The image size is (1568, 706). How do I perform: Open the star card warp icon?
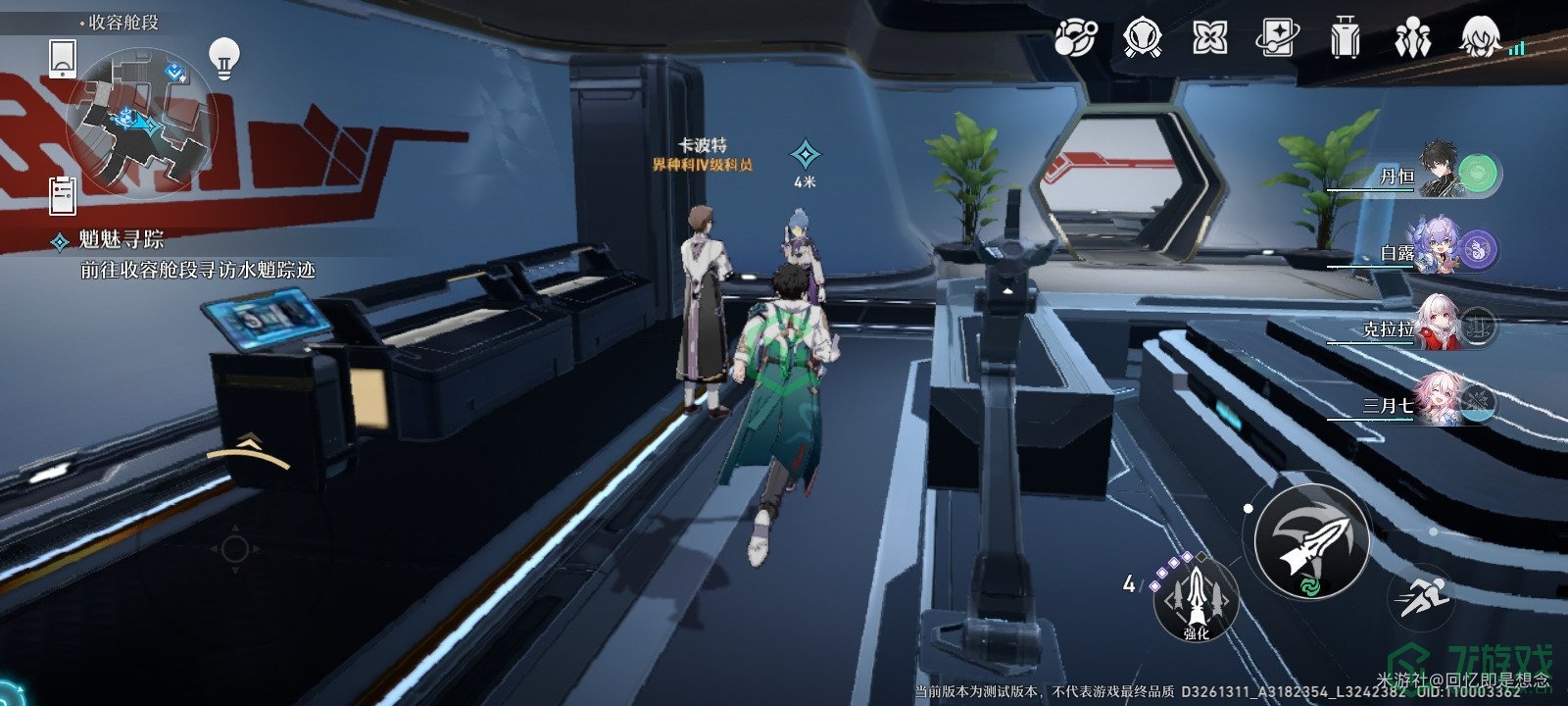click(1277, 39)
